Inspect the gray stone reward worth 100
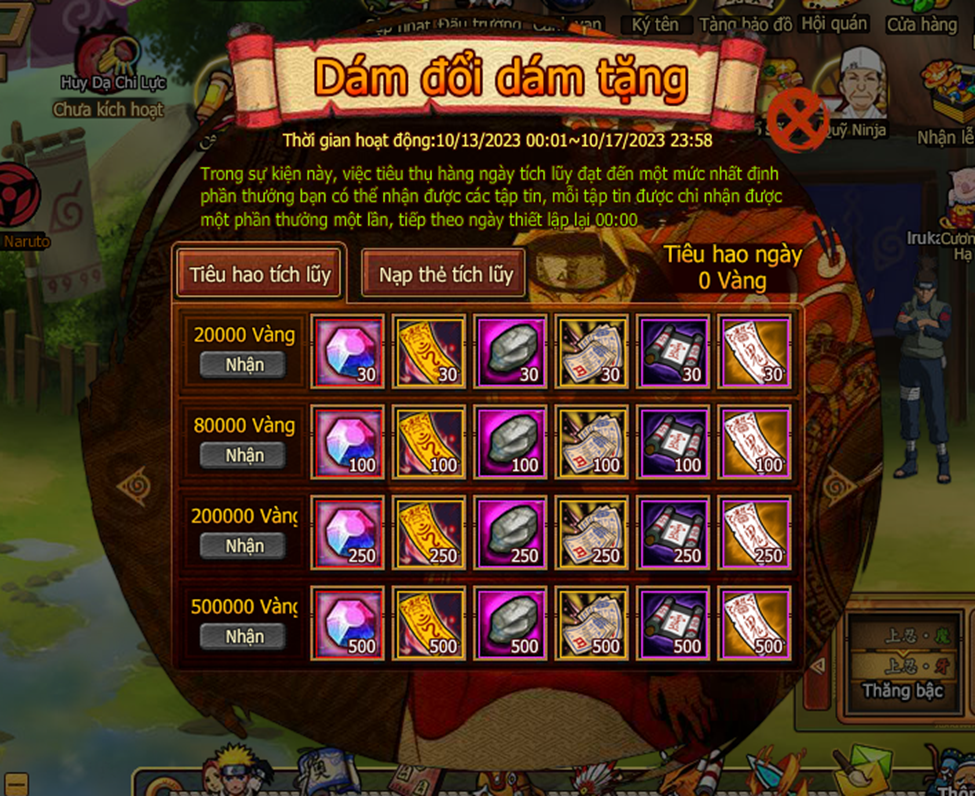Viewport: 975px width, 796px height. point(510,442)
